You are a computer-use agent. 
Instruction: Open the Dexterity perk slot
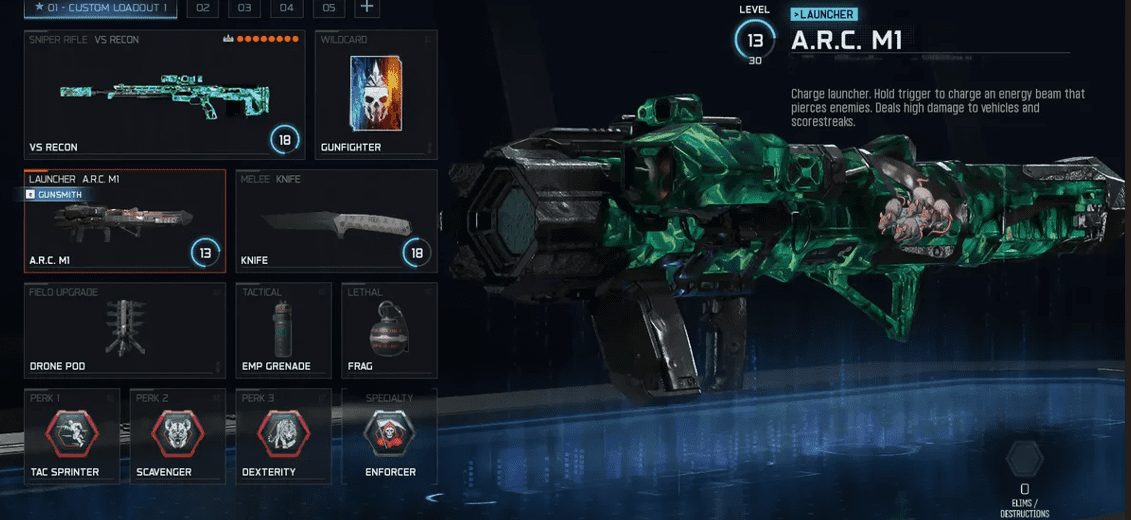pos(282,434)
